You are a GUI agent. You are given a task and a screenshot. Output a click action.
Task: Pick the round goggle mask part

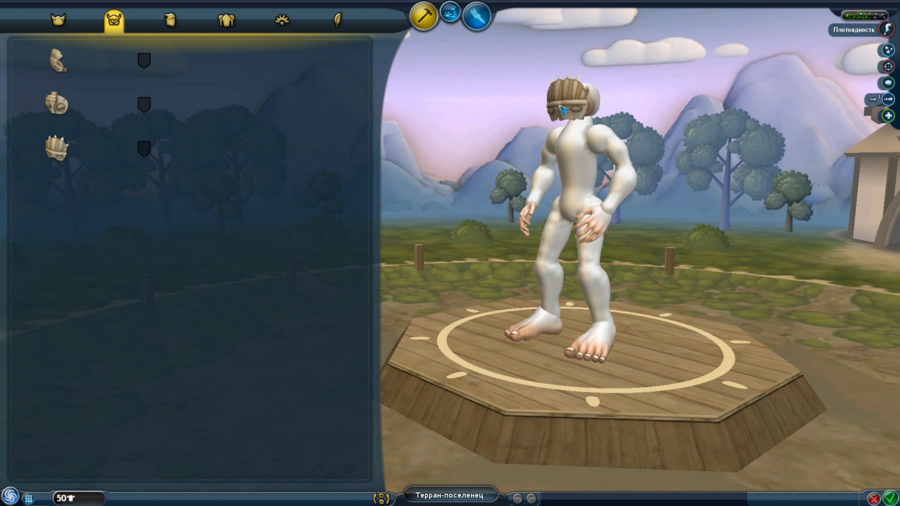click(57, 103)
